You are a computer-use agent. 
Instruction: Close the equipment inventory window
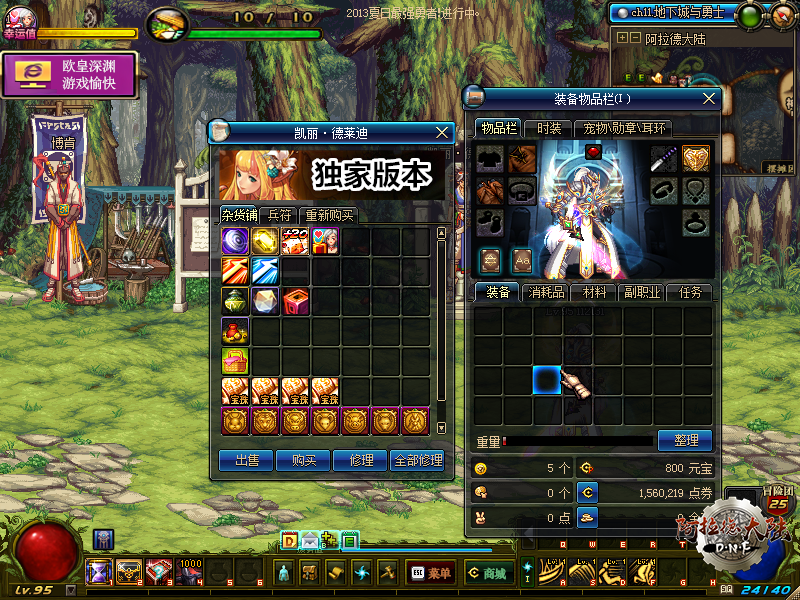pos(710,98)
